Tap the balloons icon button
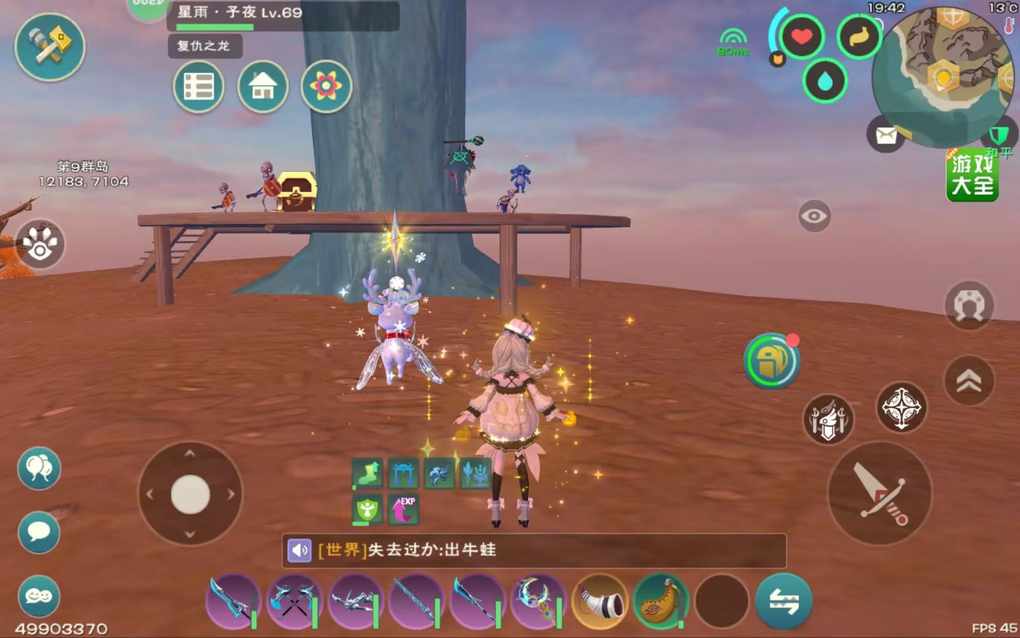1020x638 pixels. pos(39,468)
